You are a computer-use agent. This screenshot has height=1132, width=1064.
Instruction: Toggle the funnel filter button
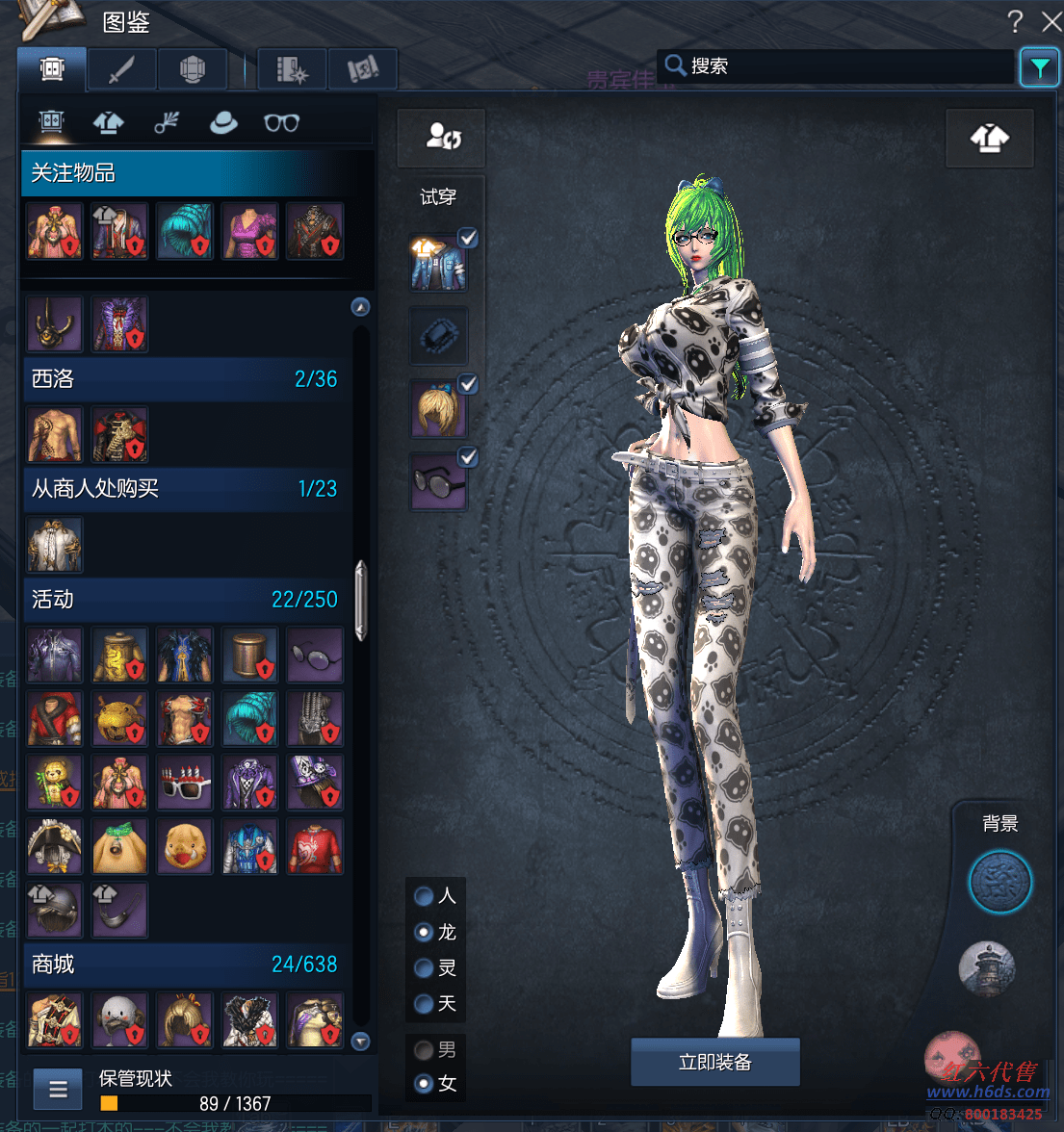pos(1039,67)
